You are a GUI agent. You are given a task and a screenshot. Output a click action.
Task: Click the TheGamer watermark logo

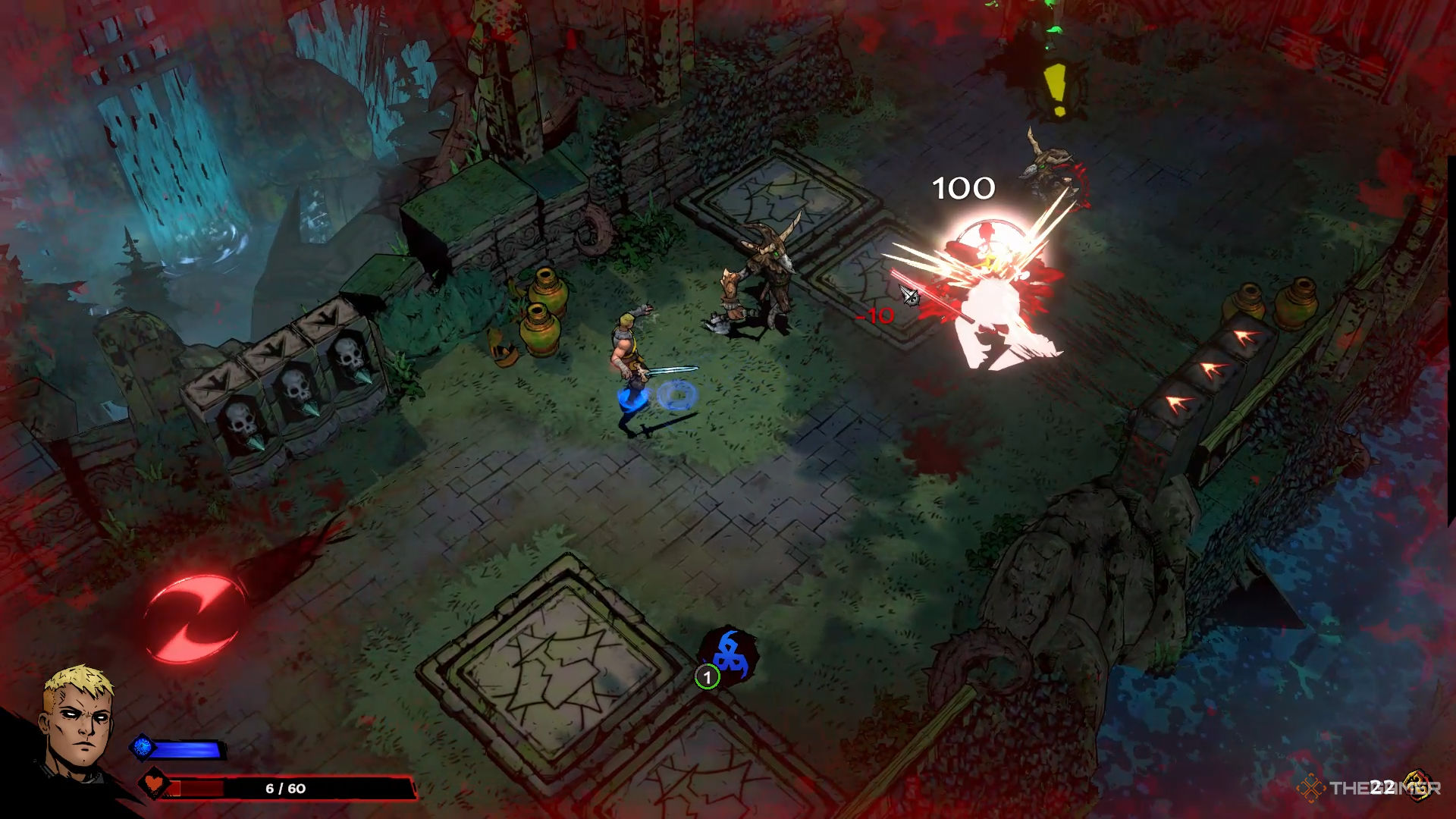tap(1312, 787)
